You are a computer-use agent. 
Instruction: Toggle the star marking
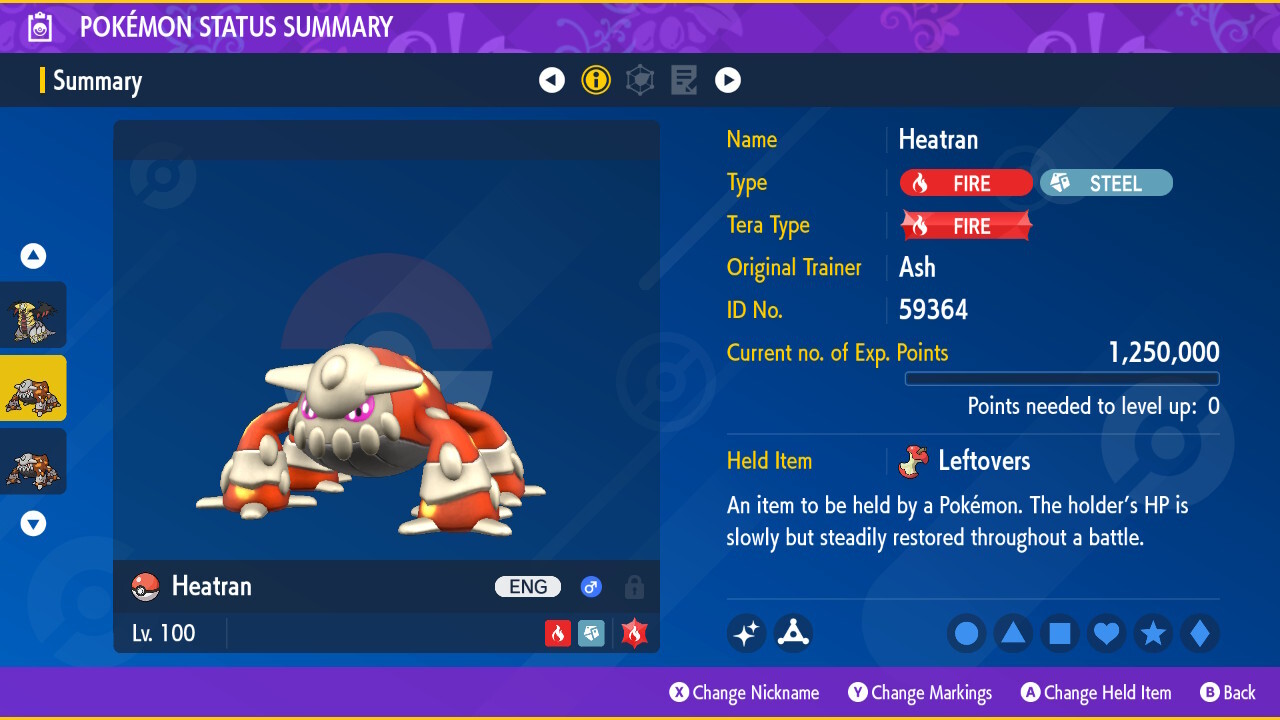pyautogui.click(x=1153, y=633)
